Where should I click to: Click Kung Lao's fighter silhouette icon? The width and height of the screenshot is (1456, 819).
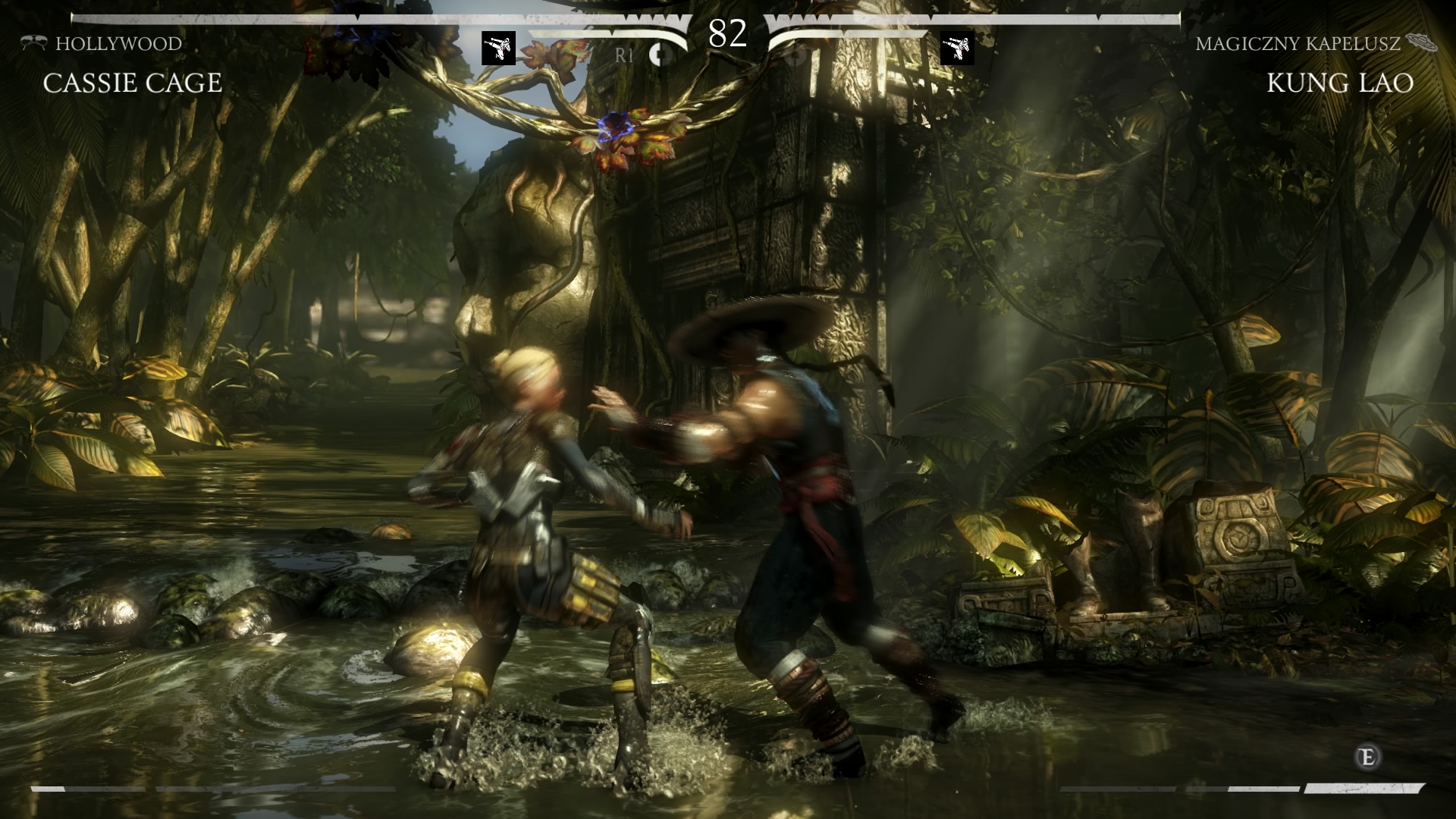(x=957, y=49)
